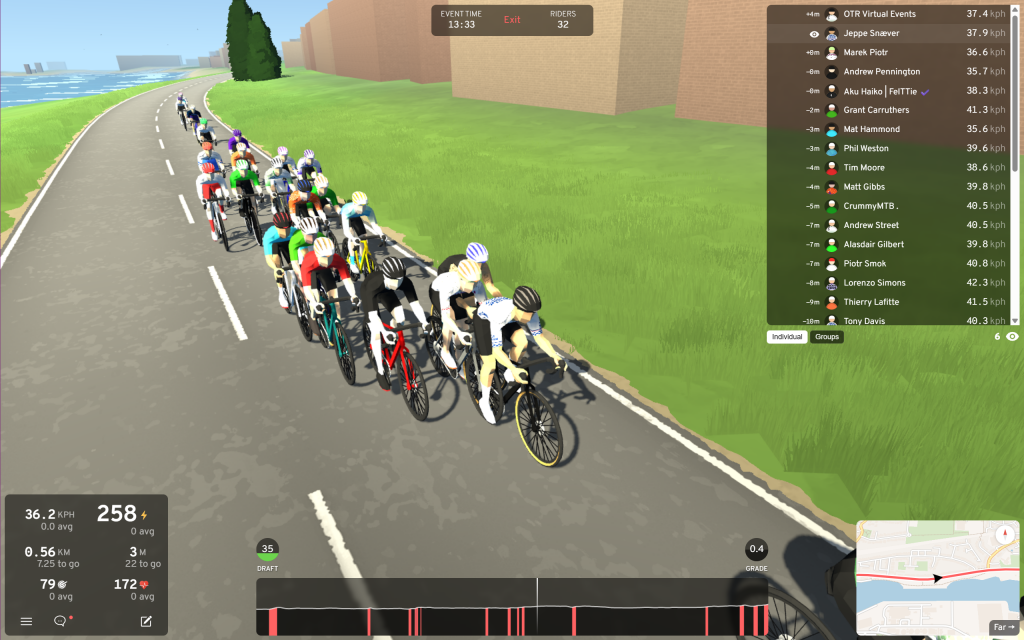
Task: Exit the event via the red Exit button
Action: (x=512, y=20)
